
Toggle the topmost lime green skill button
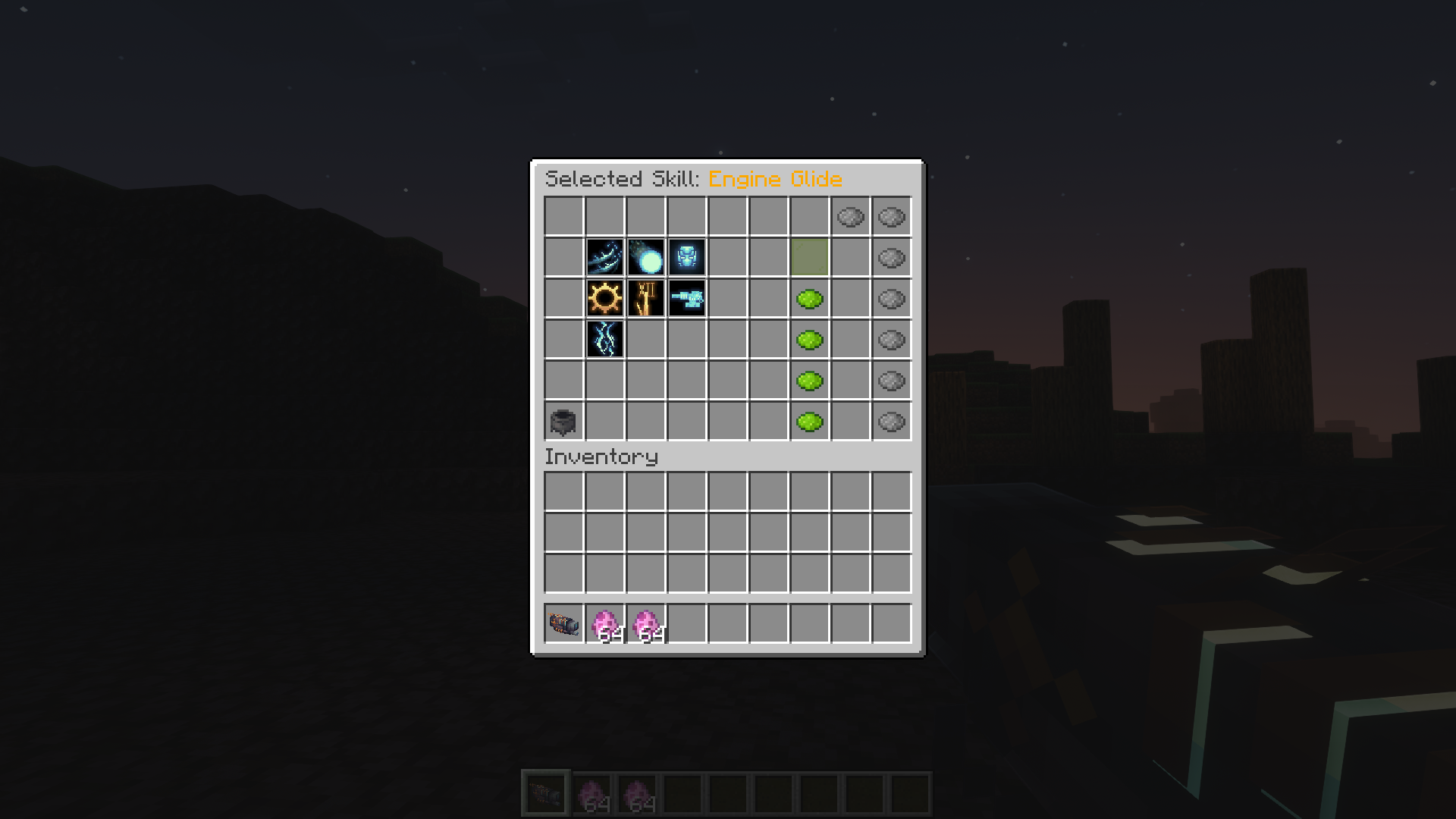(810, 299)
